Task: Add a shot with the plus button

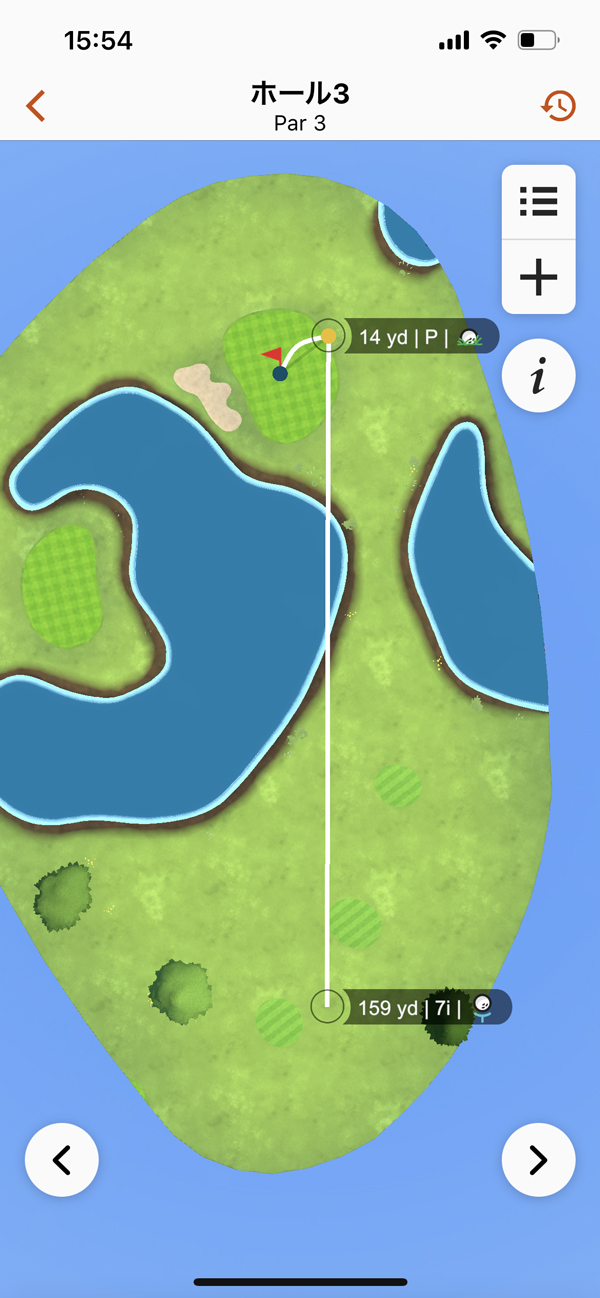Action: click(538, 277)
